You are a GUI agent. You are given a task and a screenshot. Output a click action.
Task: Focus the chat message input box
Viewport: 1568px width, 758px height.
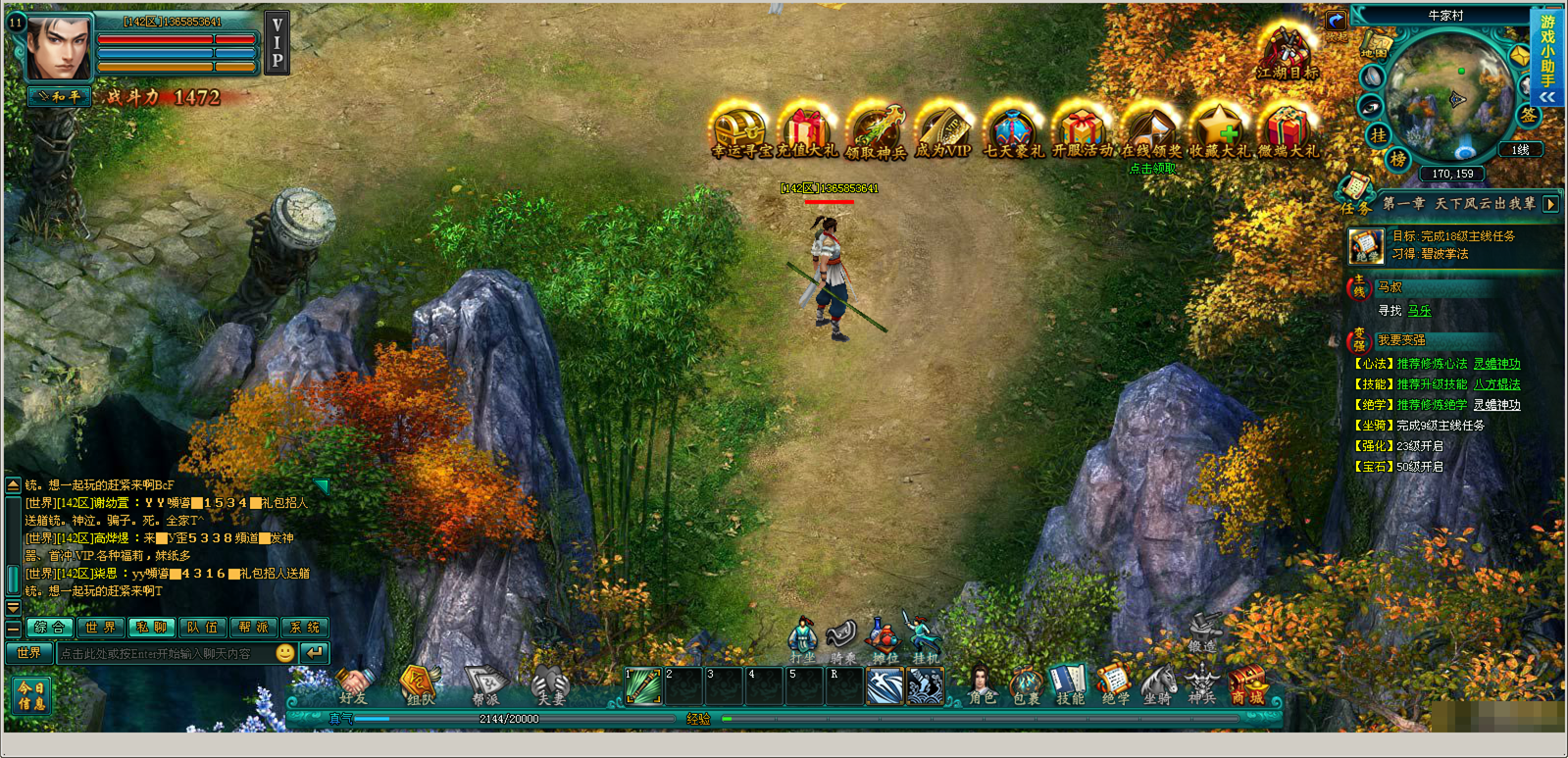(x=162, y=653)
